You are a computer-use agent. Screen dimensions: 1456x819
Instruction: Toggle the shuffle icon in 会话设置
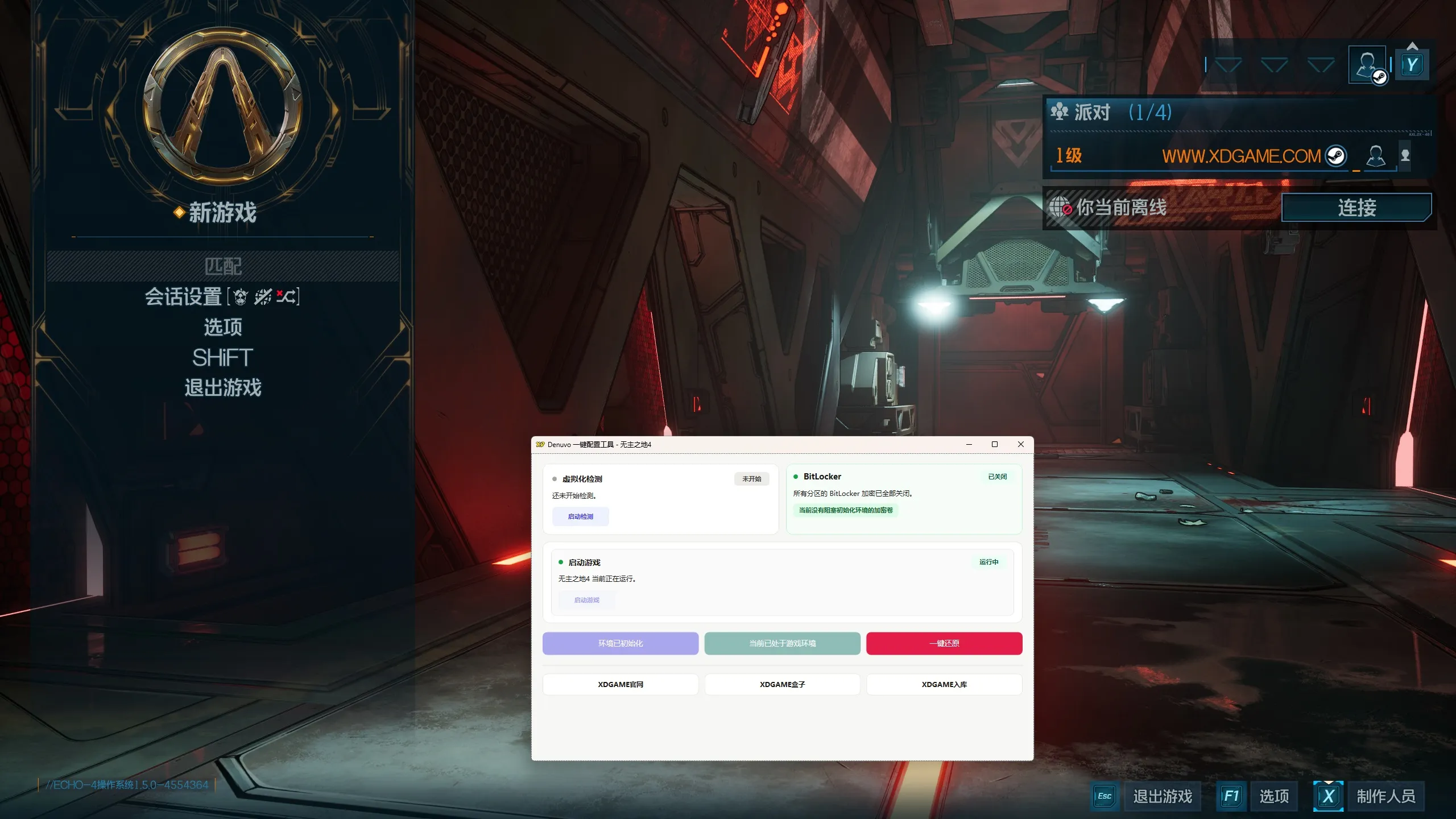[285, 297]
